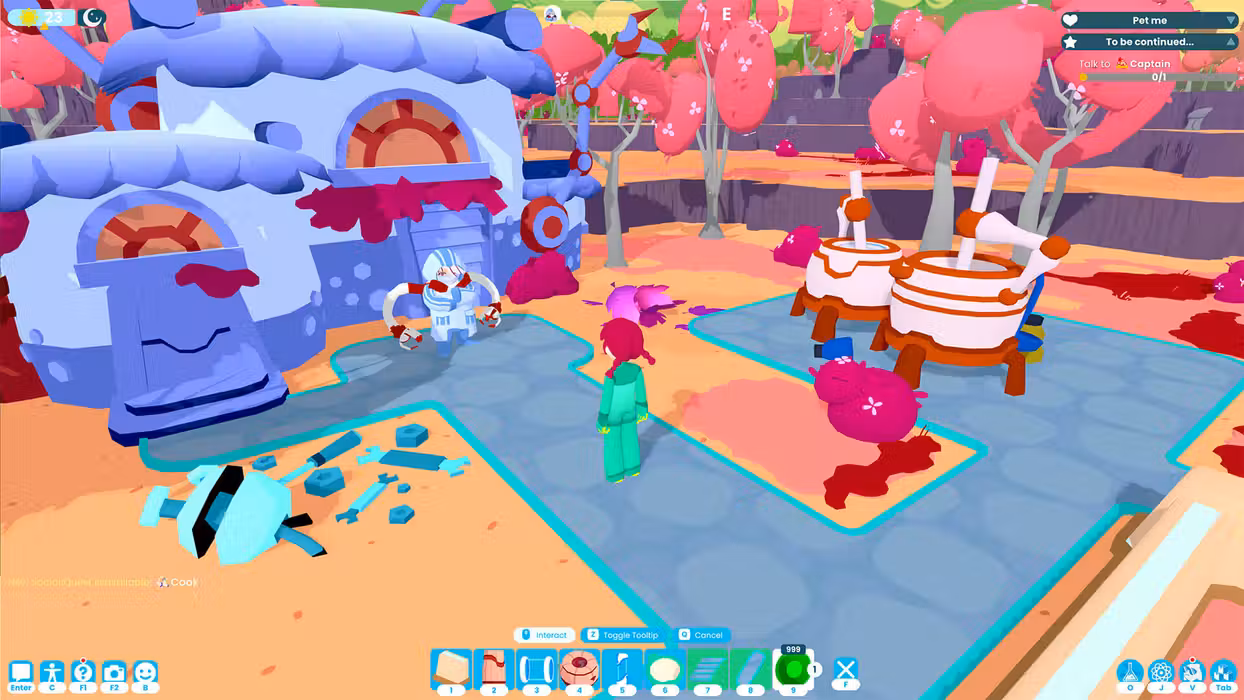Select the blue glass tube hotbar item

[536, 669]
